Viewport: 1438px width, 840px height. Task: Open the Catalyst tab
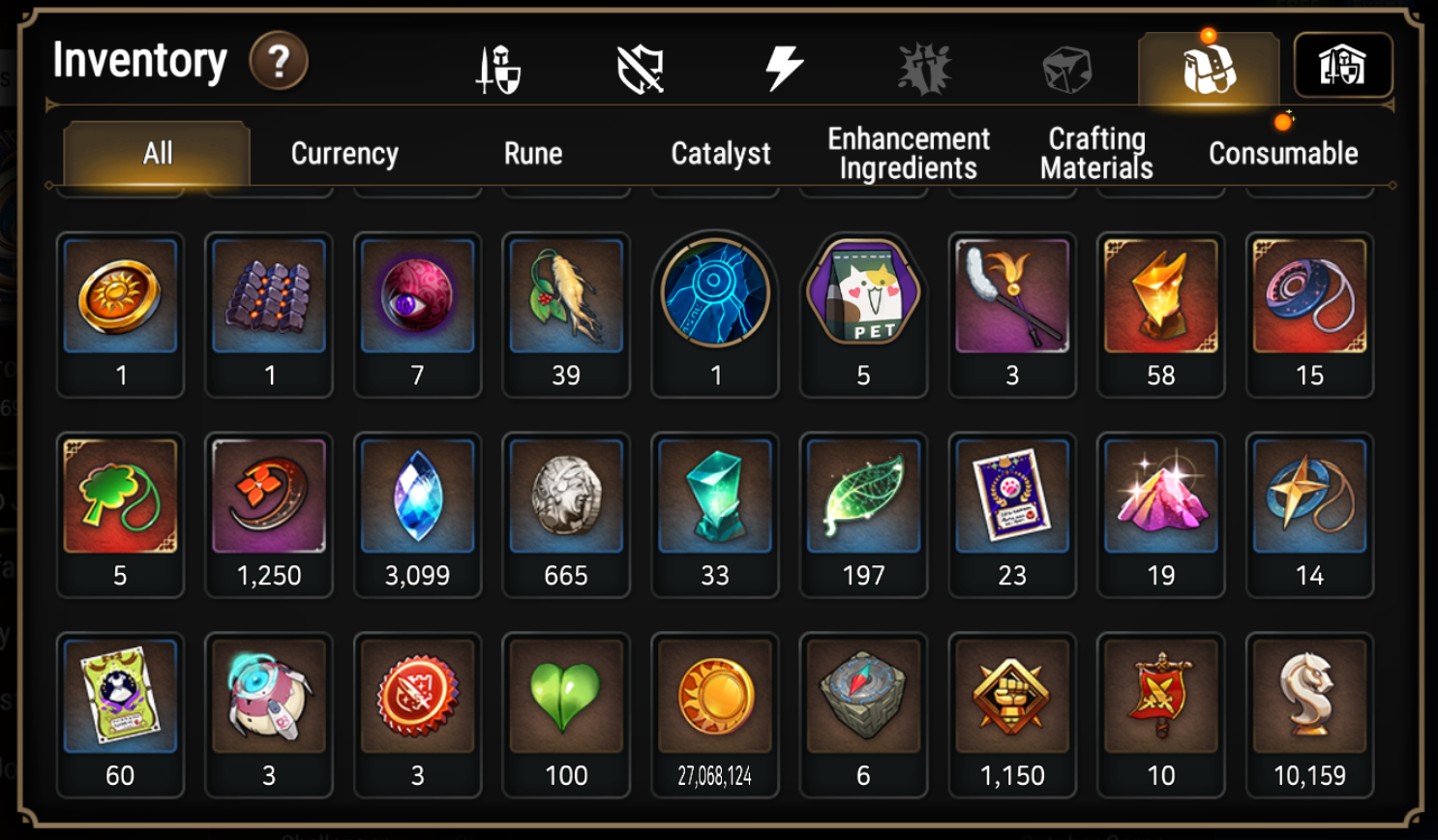click(720, 153)
